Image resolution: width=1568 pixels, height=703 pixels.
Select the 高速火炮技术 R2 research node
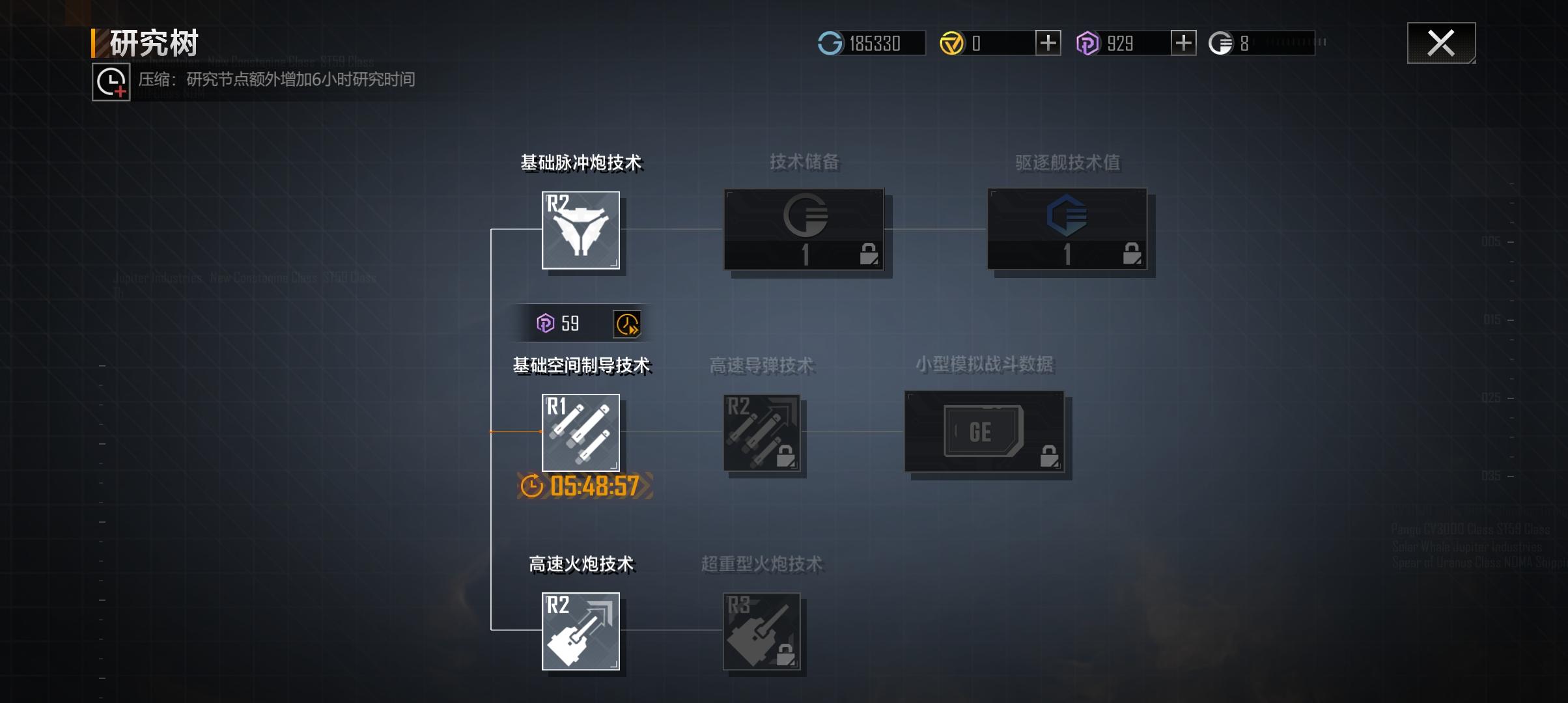581,631
